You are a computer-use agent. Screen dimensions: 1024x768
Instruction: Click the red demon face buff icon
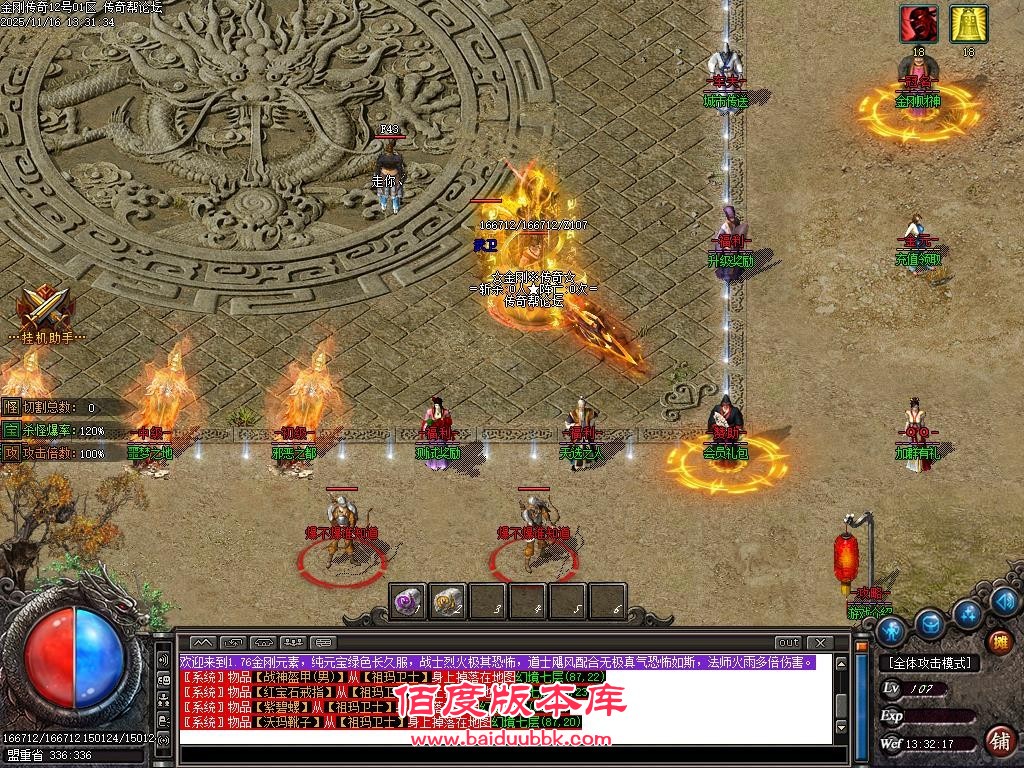coord(918,24)
